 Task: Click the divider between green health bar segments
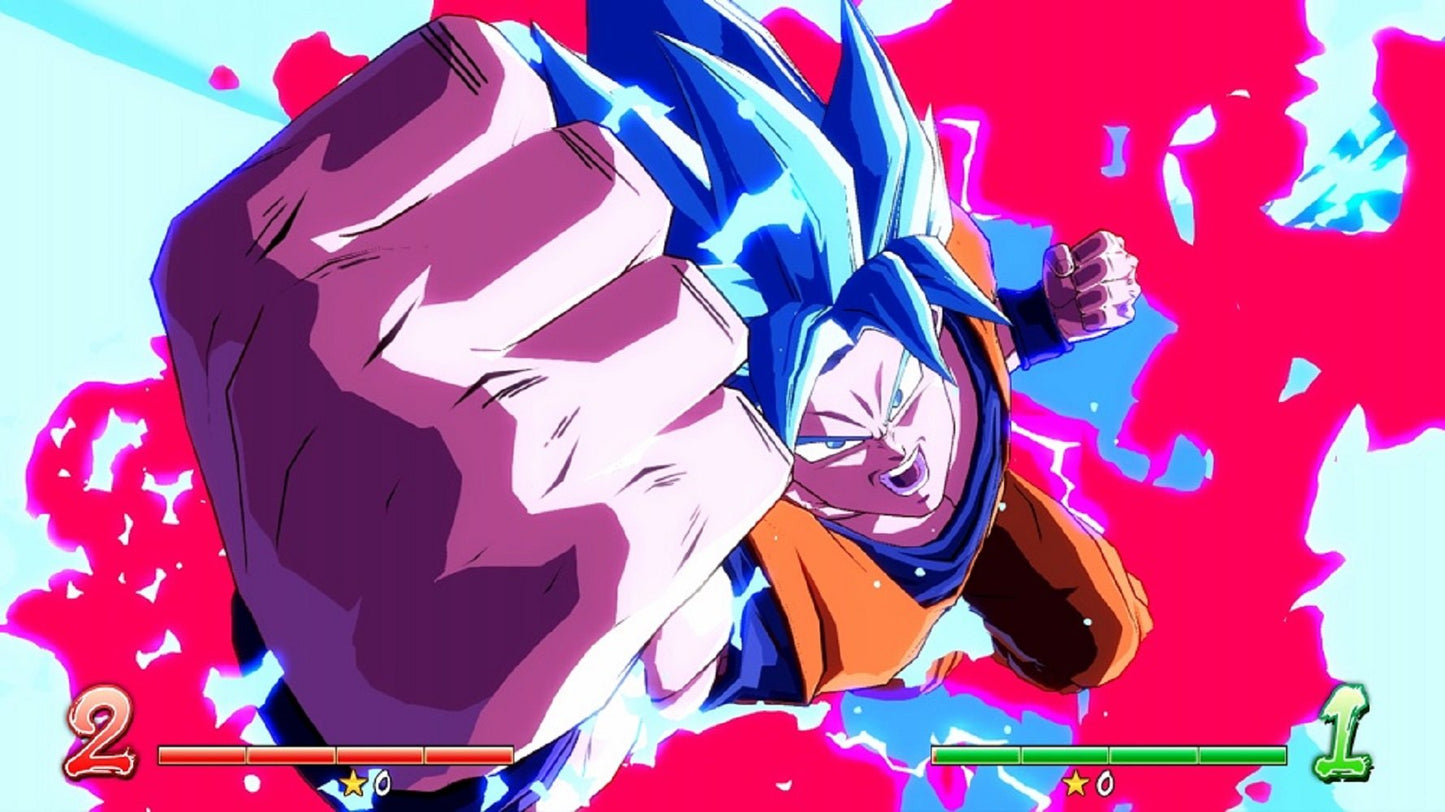tap(1022, 755)
